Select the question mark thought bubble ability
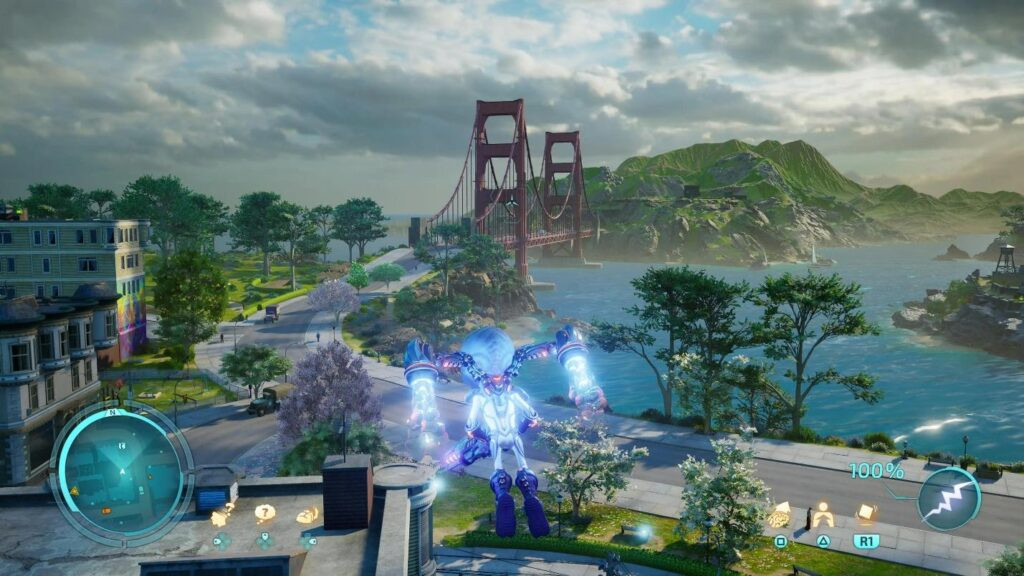 (264, 513)
